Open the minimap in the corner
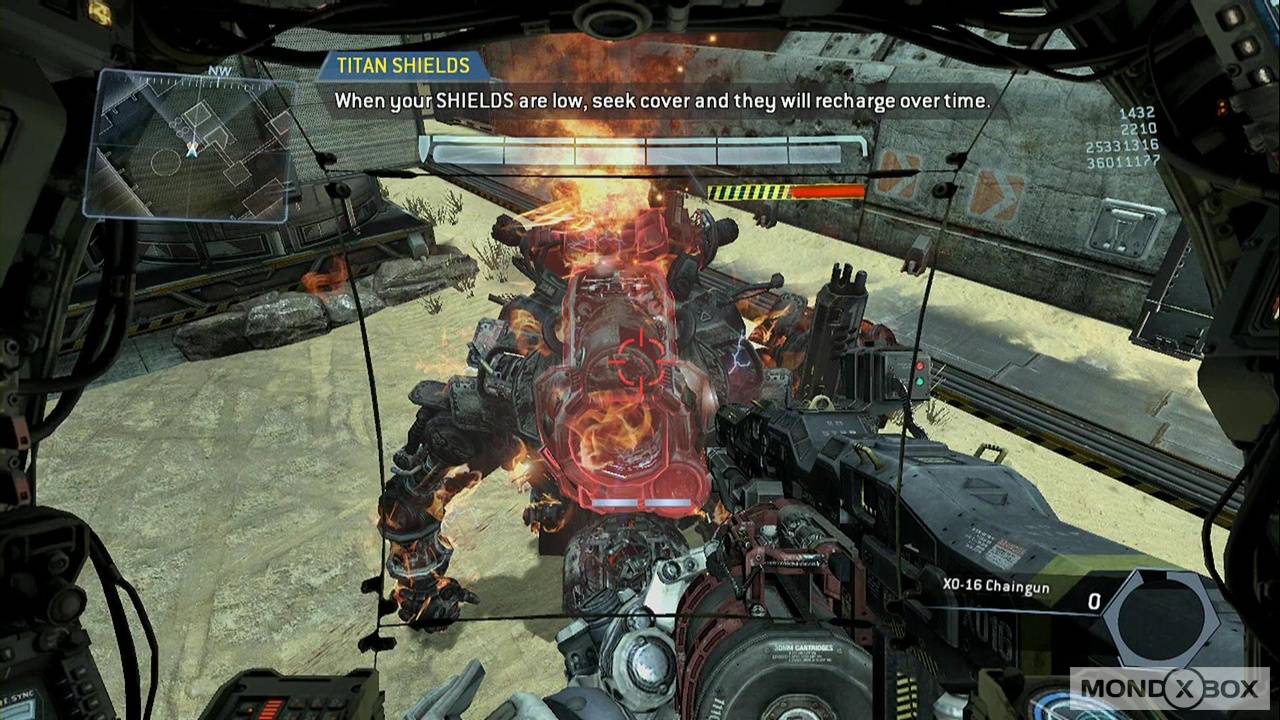 (190, 145)
